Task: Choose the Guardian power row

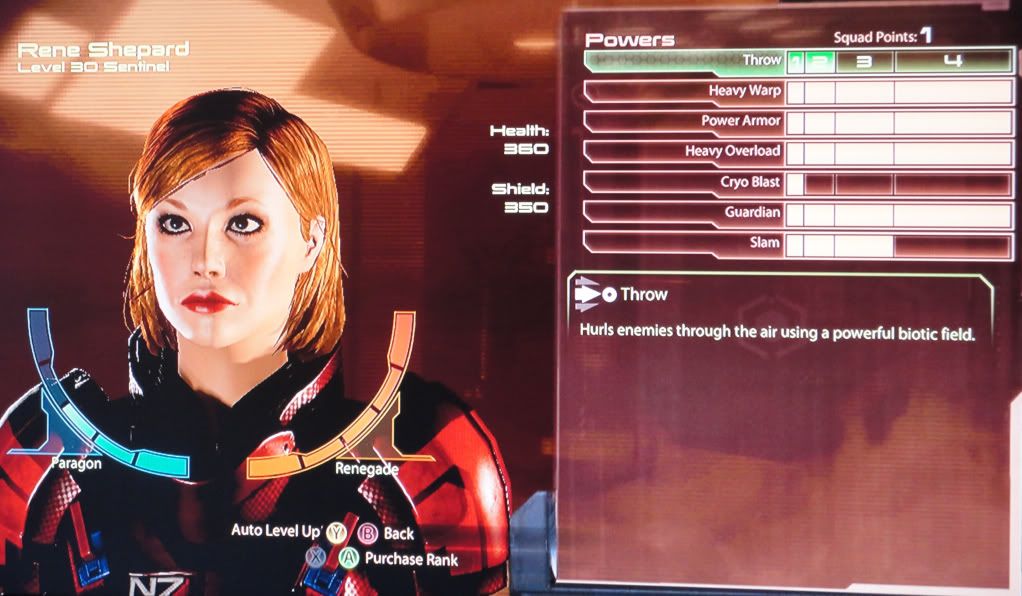Action: point(684,213)
